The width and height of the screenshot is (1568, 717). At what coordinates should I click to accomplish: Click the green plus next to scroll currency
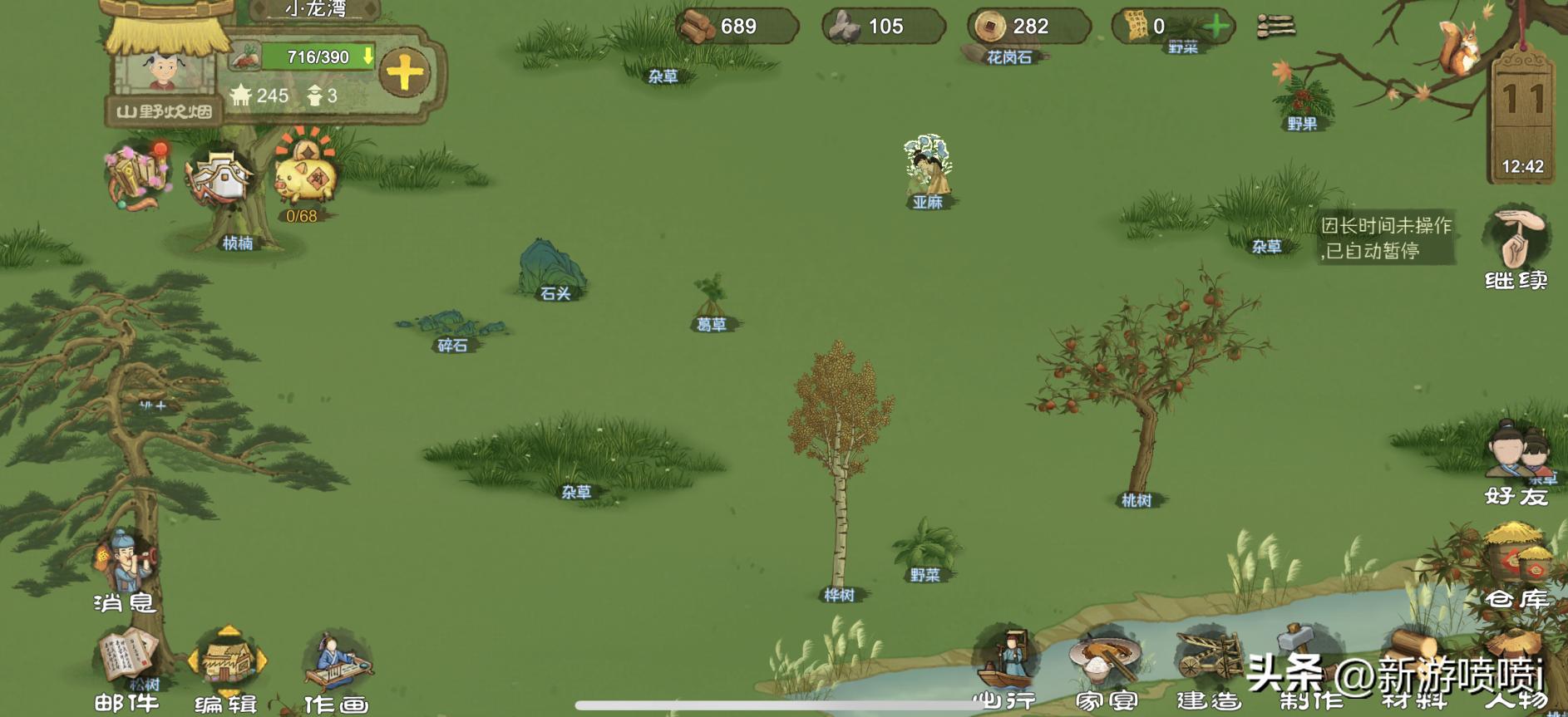point(1216,27)
